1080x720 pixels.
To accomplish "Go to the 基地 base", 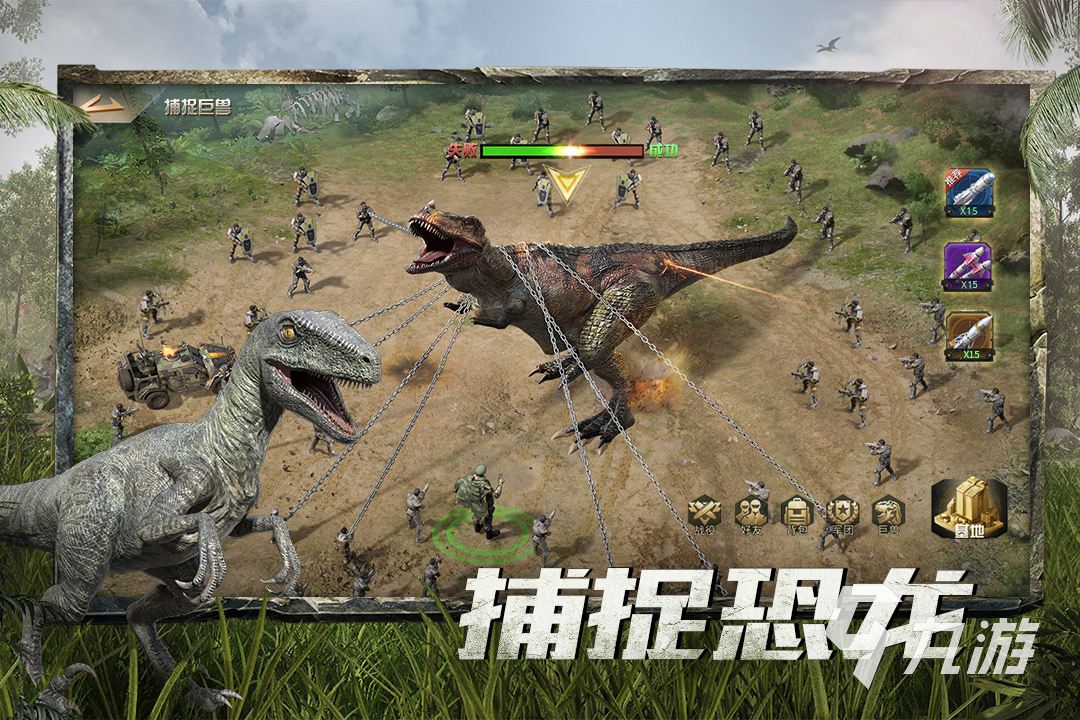I will click(968, 508).
